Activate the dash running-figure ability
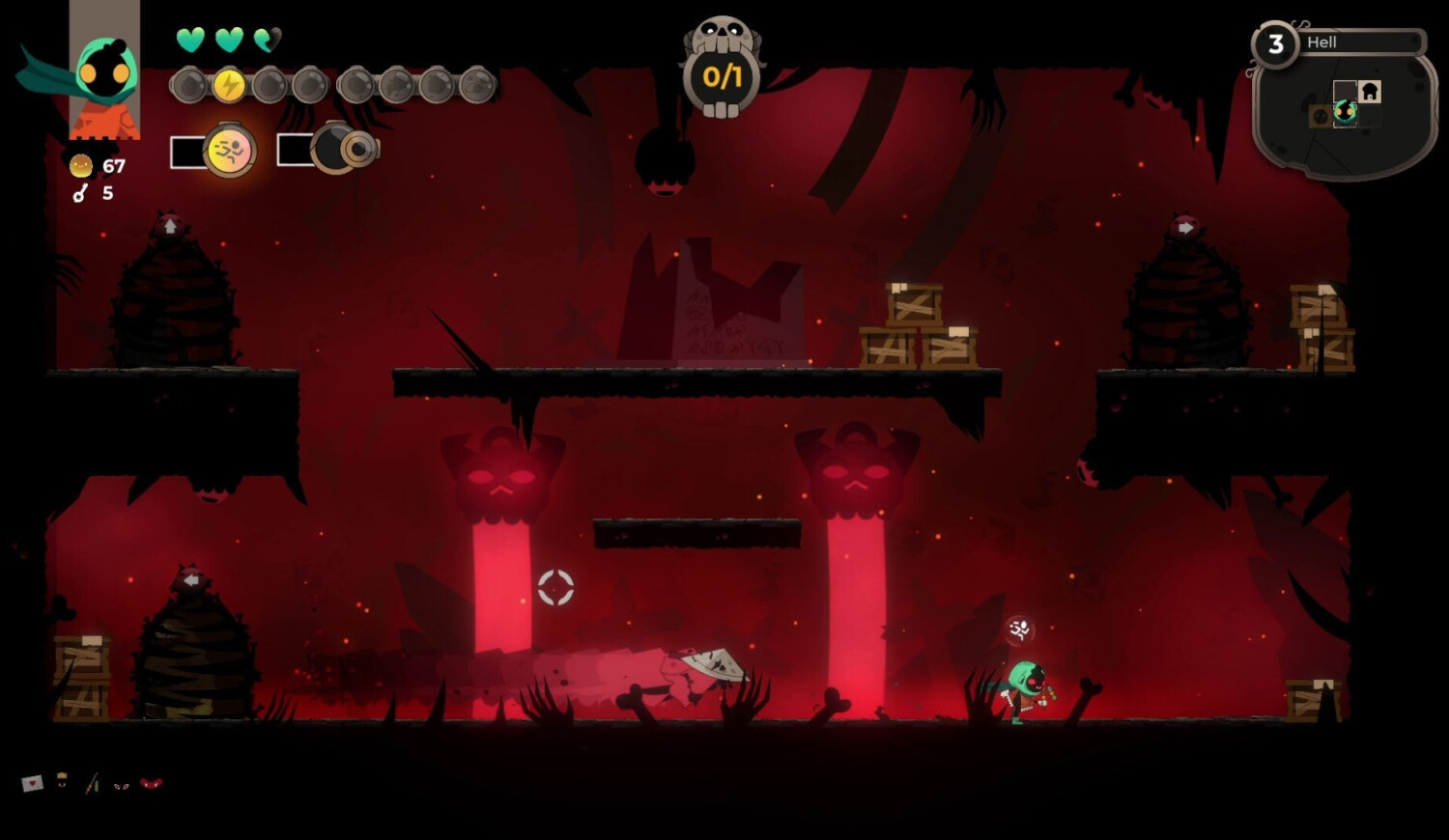Screen dimensions: 1449x840 coord(230,151)
